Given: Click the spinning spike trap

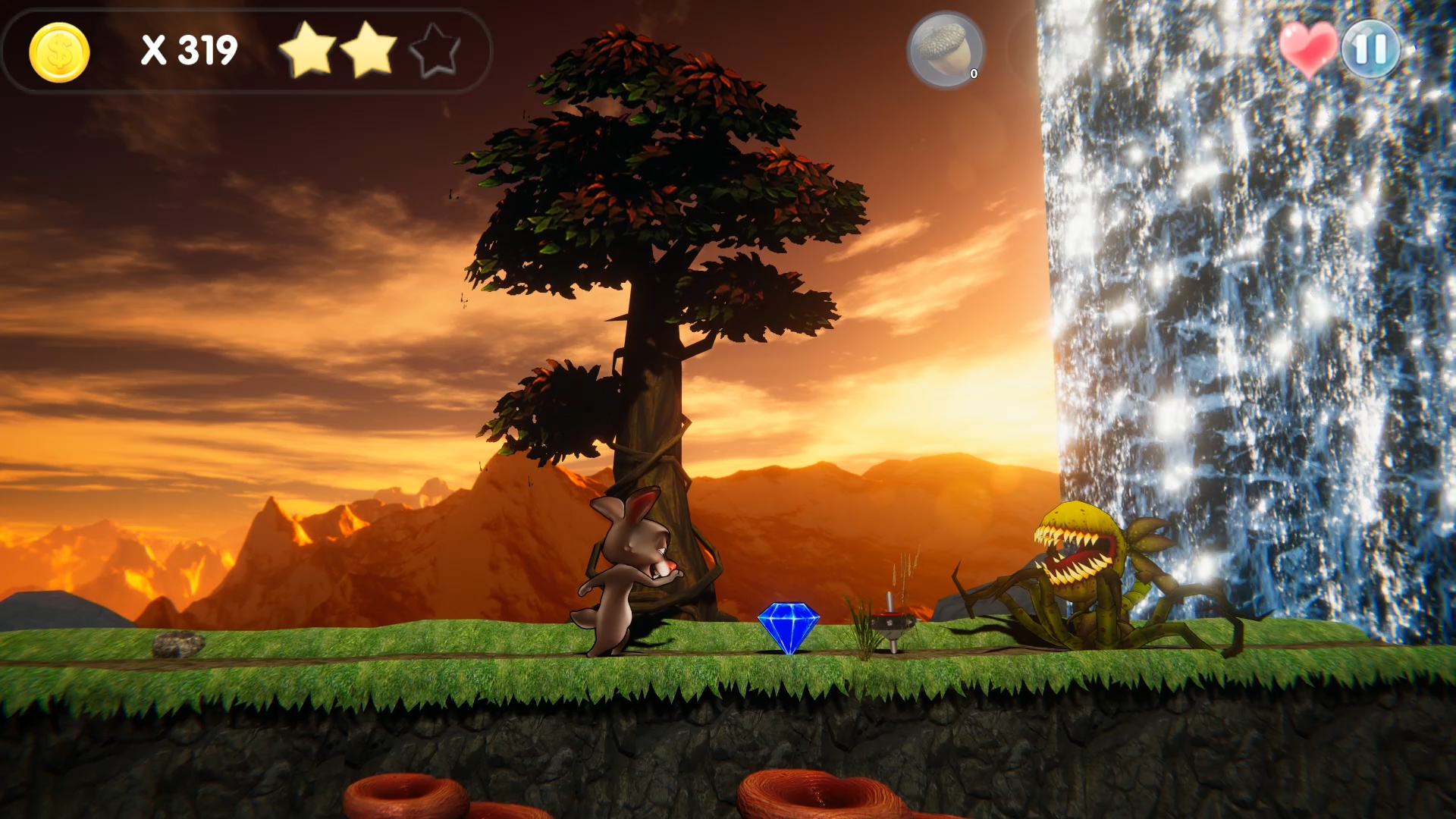Looking at the screenshot, I should pyautogui.click(x=891, y=622).
